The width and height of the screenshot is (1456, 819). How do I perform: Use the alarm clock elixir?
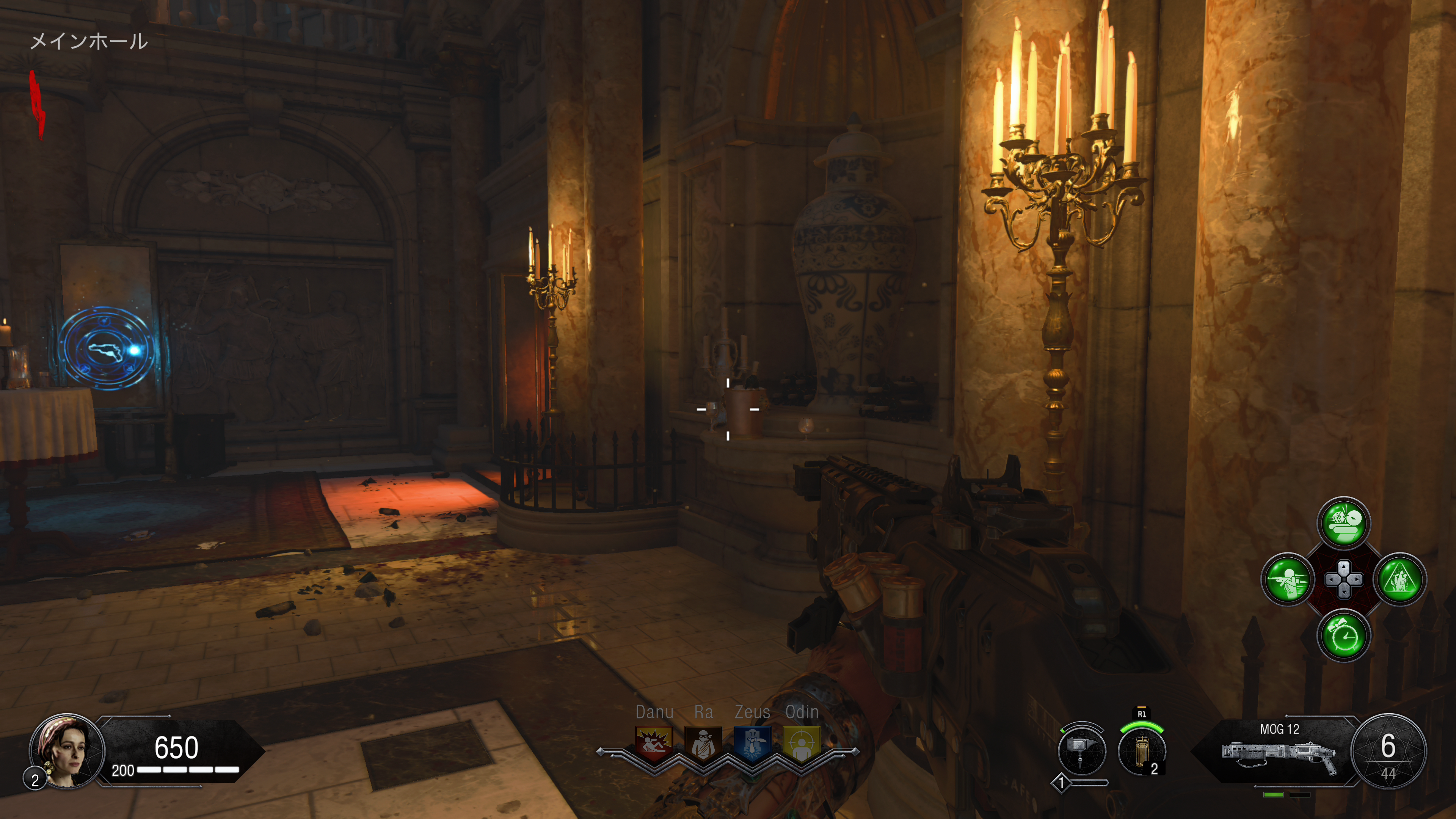(x=1343, y=636)
